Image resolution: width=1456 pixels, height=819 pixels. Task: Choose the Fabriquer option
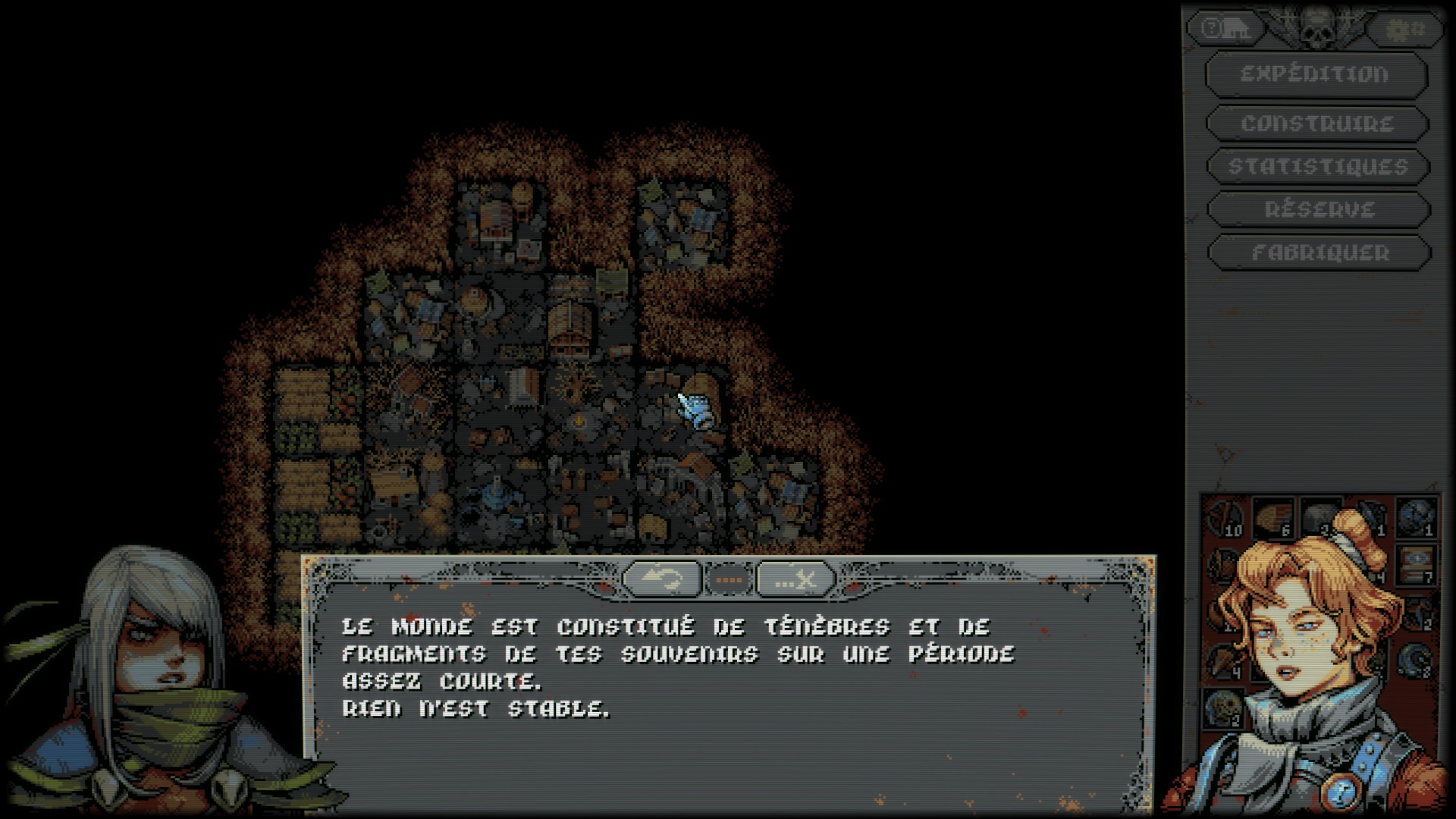(x=1319, y=253)
